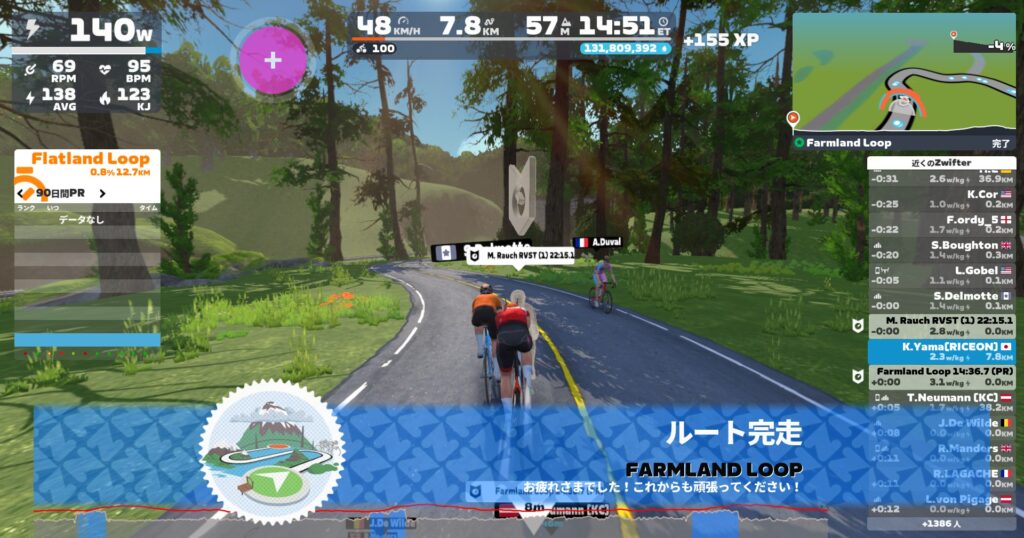The width and height of the screenshot is (1024, 538).
Task: Choose T.Neumann (KC) from the rider list
Action: tap(940, 402)
